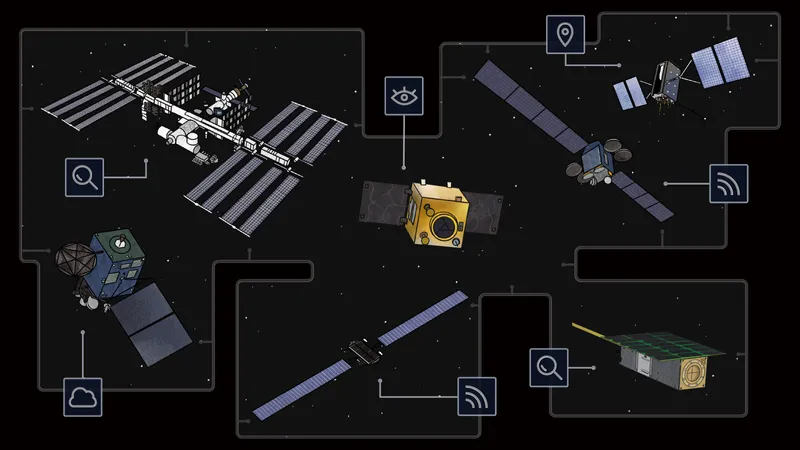
Task: Select the magnifier icon beside the small cubesat
Action: pos(549,367)
